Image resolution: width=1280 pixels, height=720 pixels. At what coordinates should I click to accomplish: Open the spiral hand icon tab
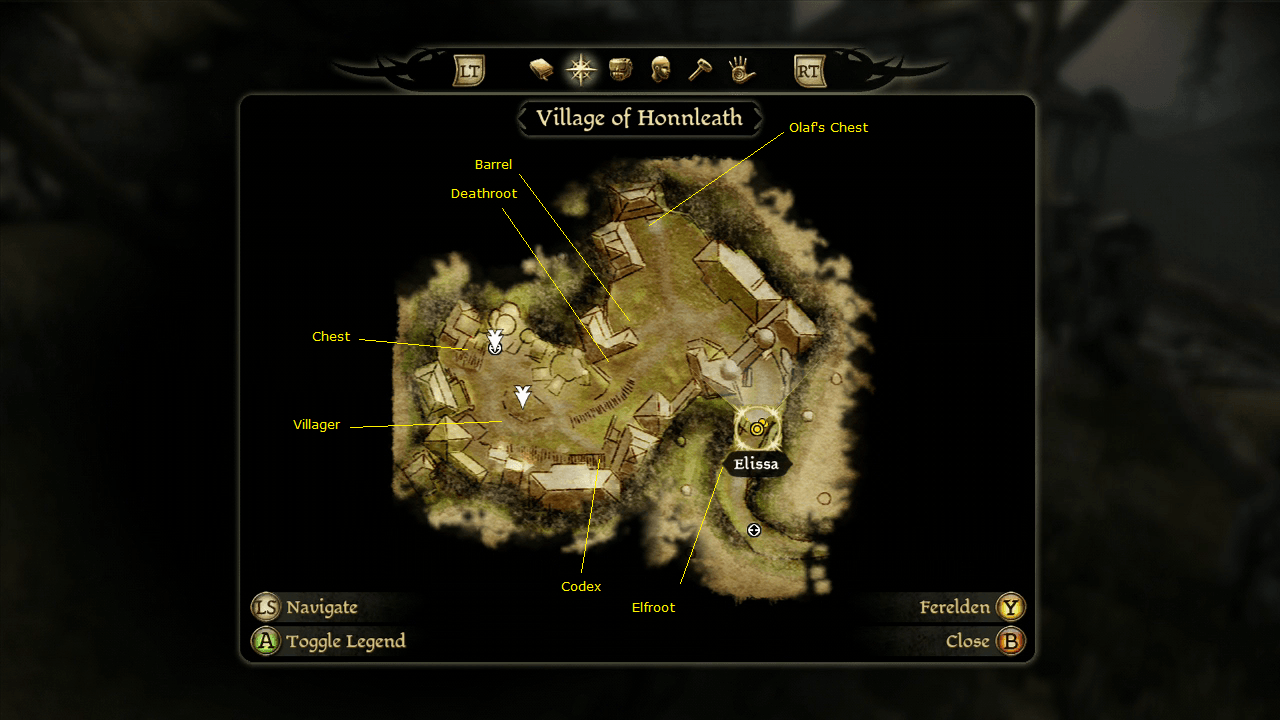pos(740,70)
